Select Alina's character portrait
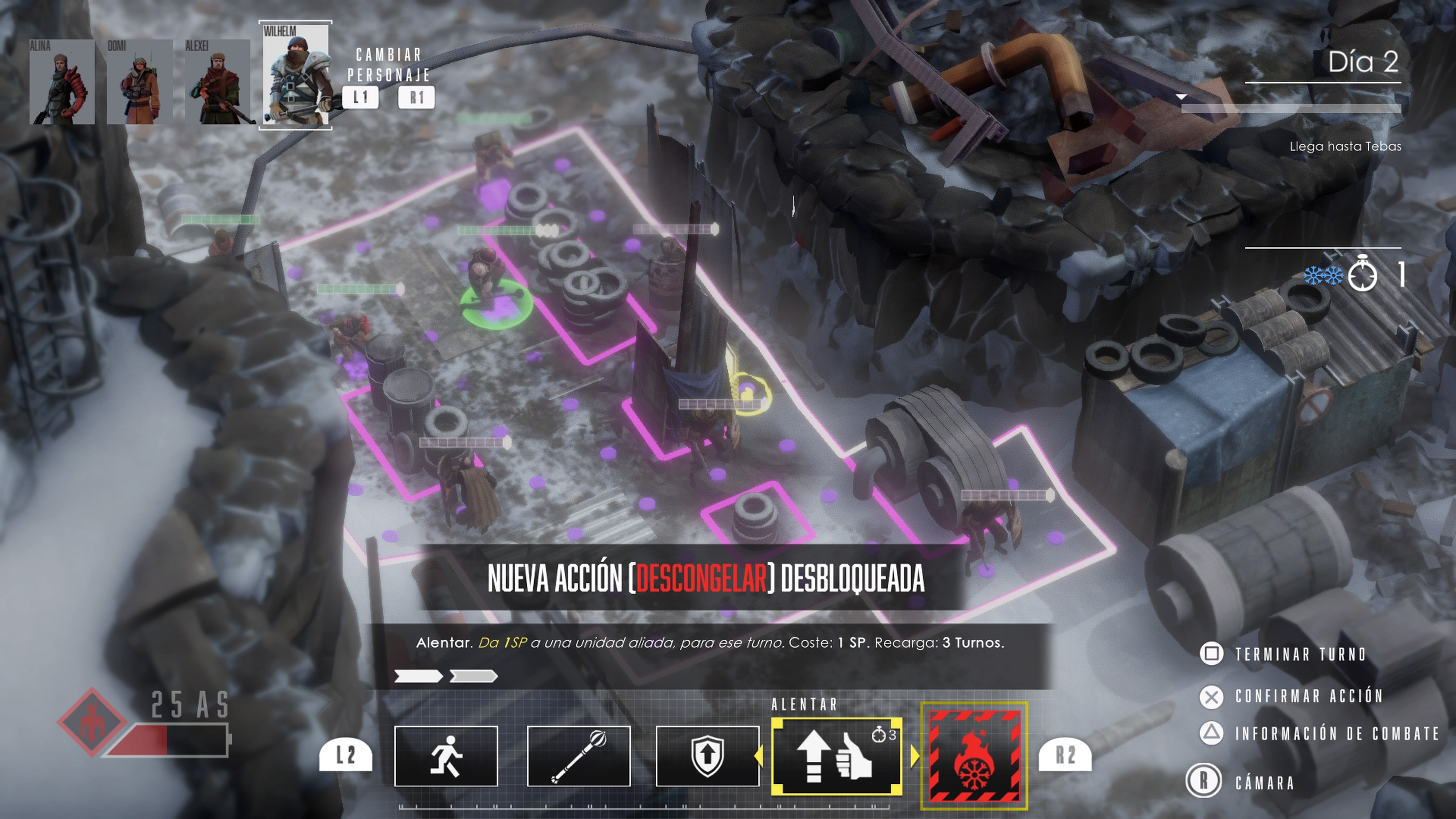Image resolution: width=1456 pixels, height=819 pixels. [62, 82]
